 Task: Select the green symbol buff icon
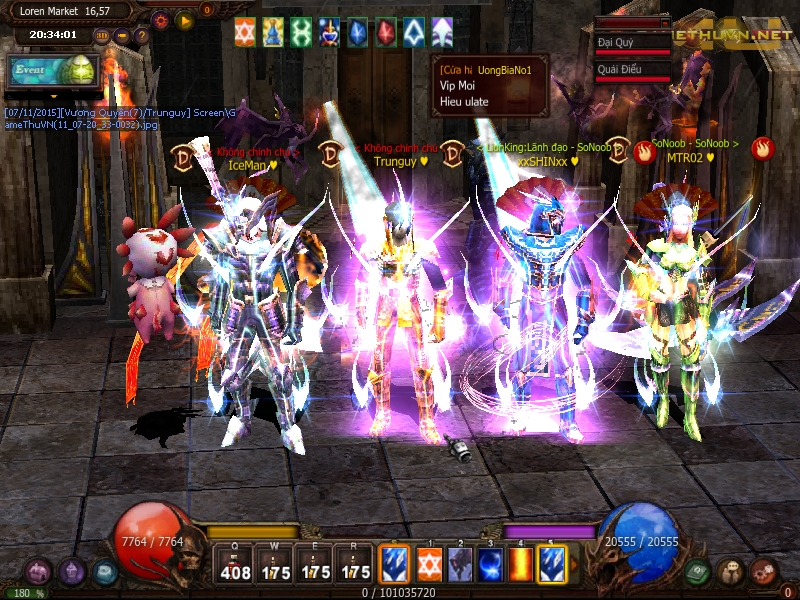[301, 32]
